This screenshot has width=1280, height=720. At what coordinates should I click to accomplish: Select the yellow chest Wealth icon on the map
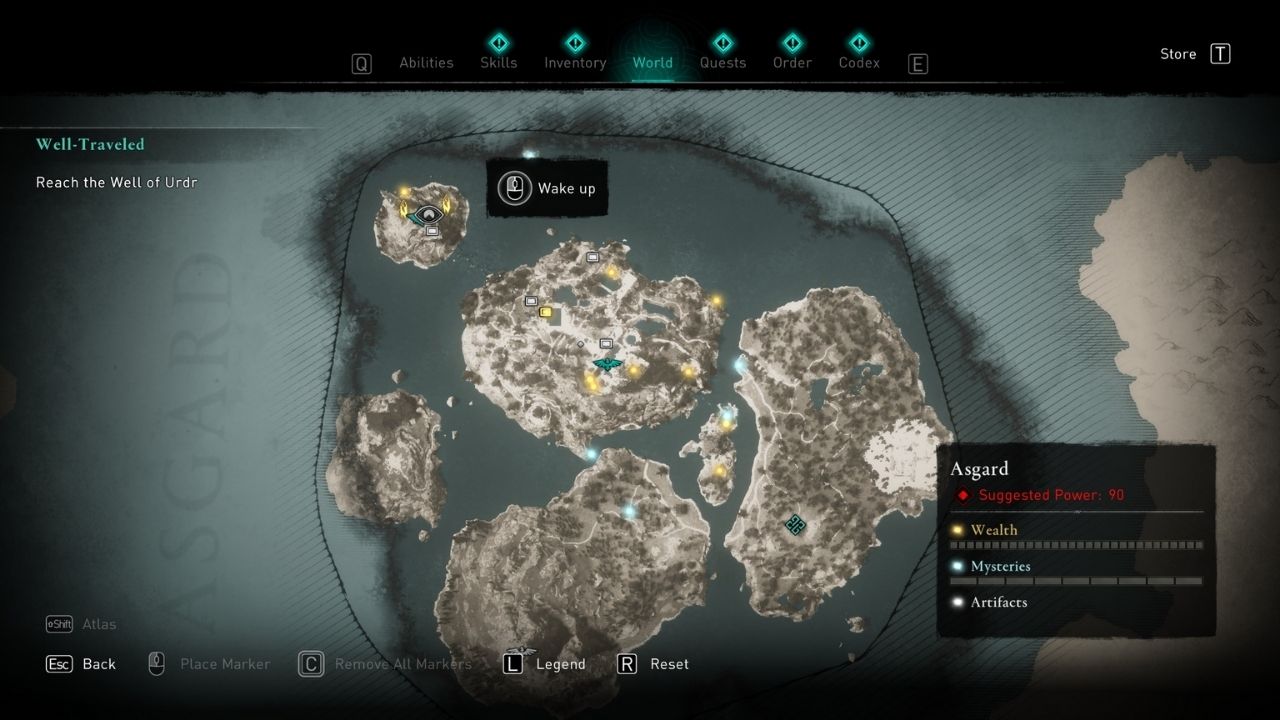click(544, 311)
